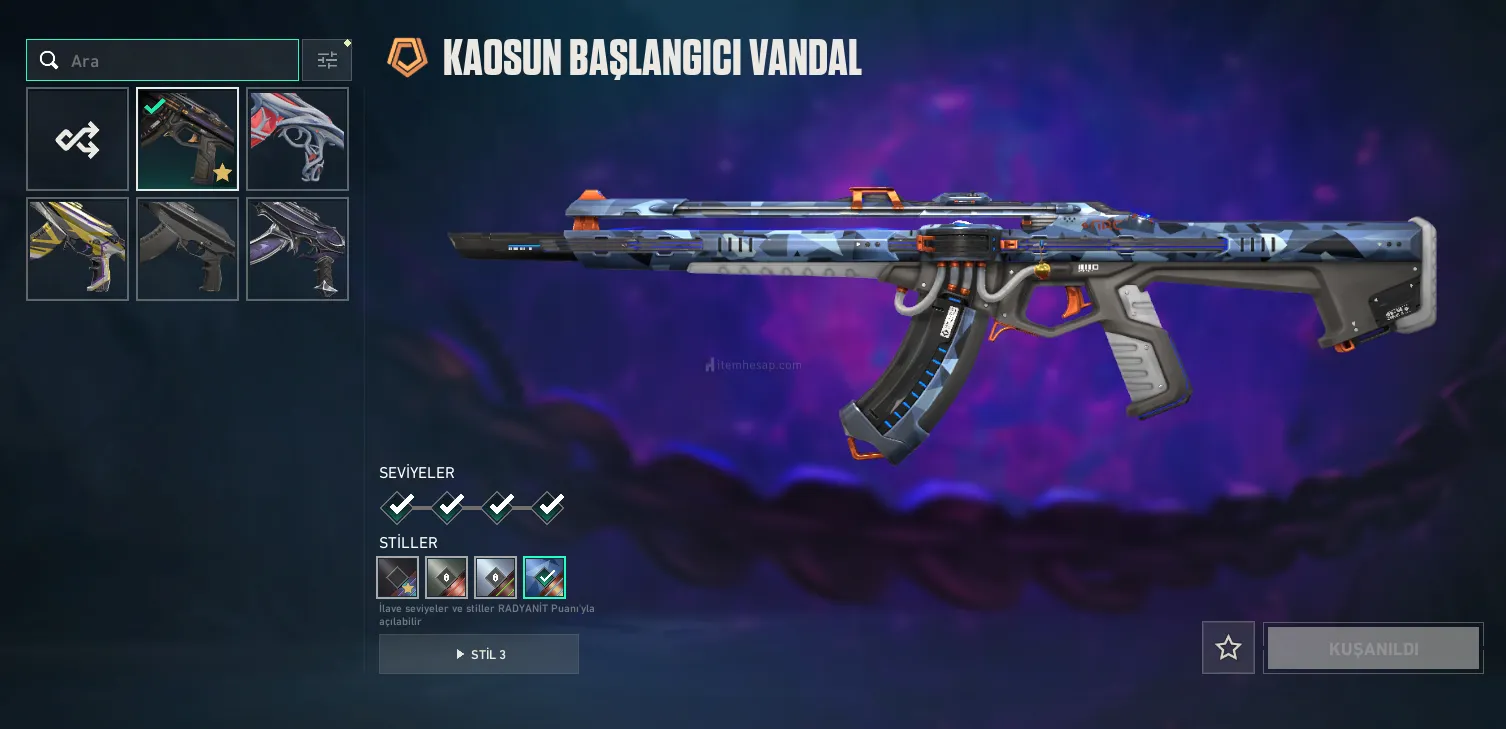Toggle the favorite star button

click(x=1228, y=648)
